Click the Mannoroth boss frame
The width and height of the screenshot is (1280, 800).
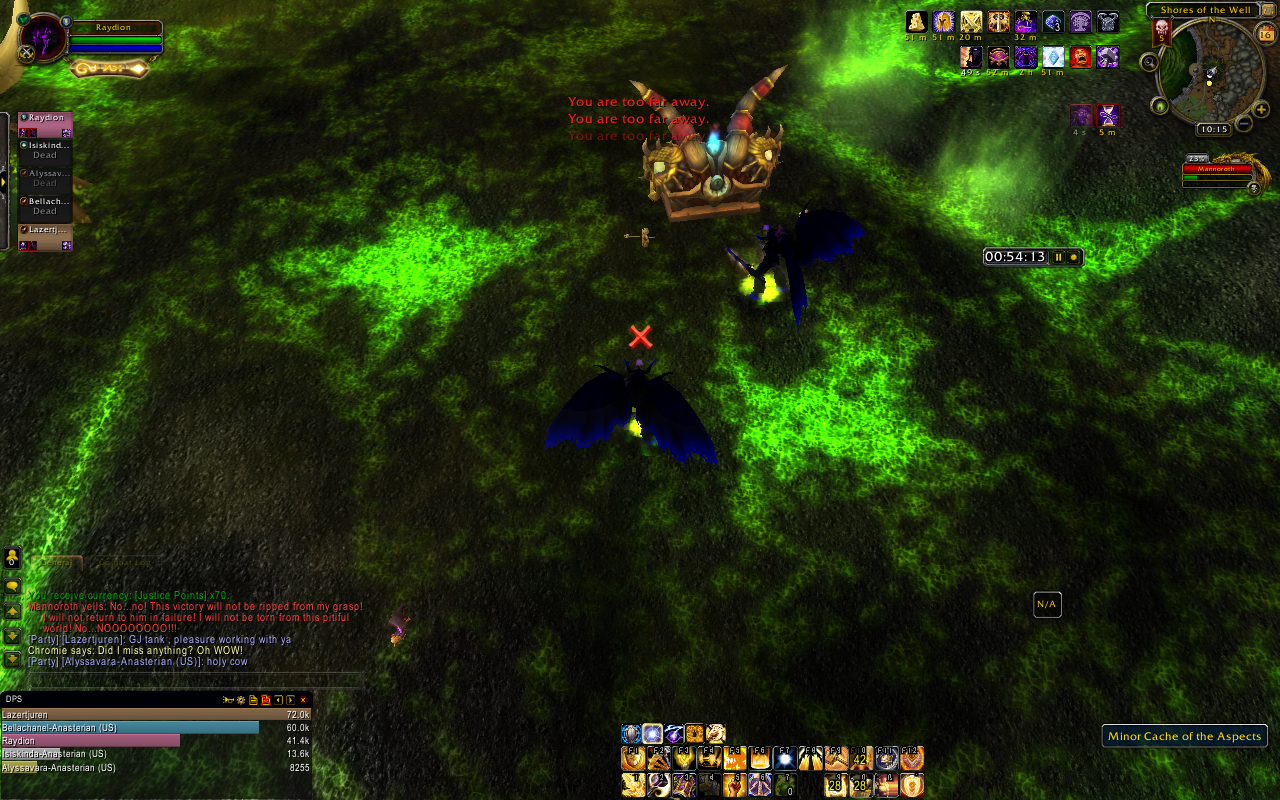(1216, 170)
